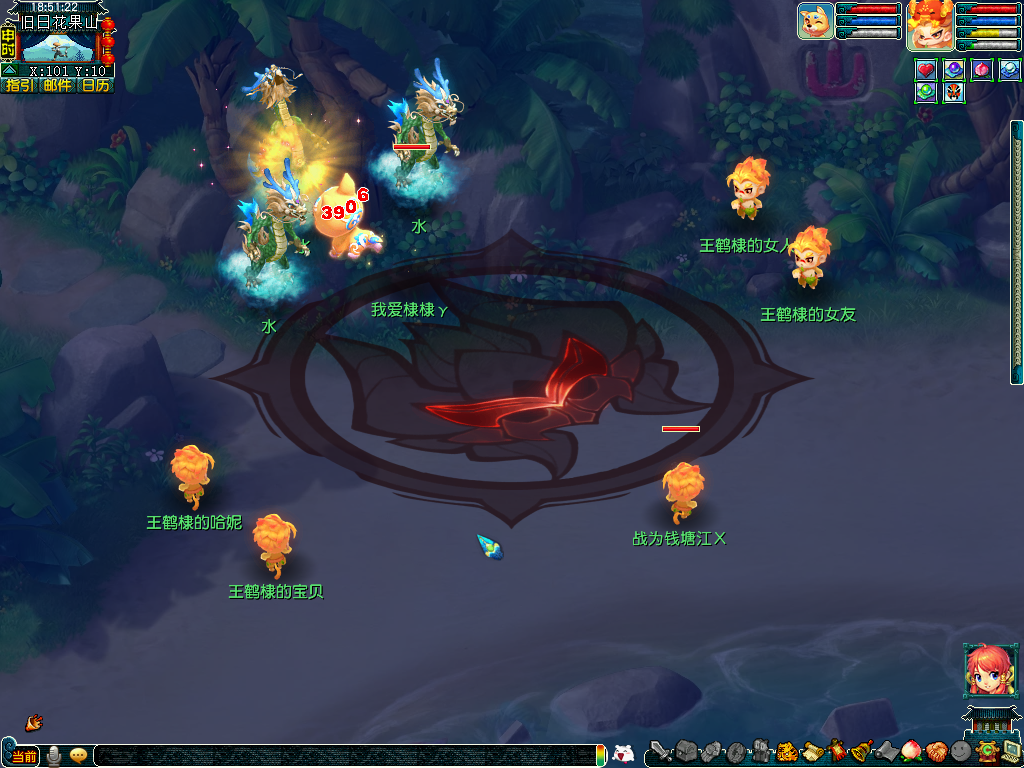
Task: Open the 邮件 mail button
Action: coord(57,85)
